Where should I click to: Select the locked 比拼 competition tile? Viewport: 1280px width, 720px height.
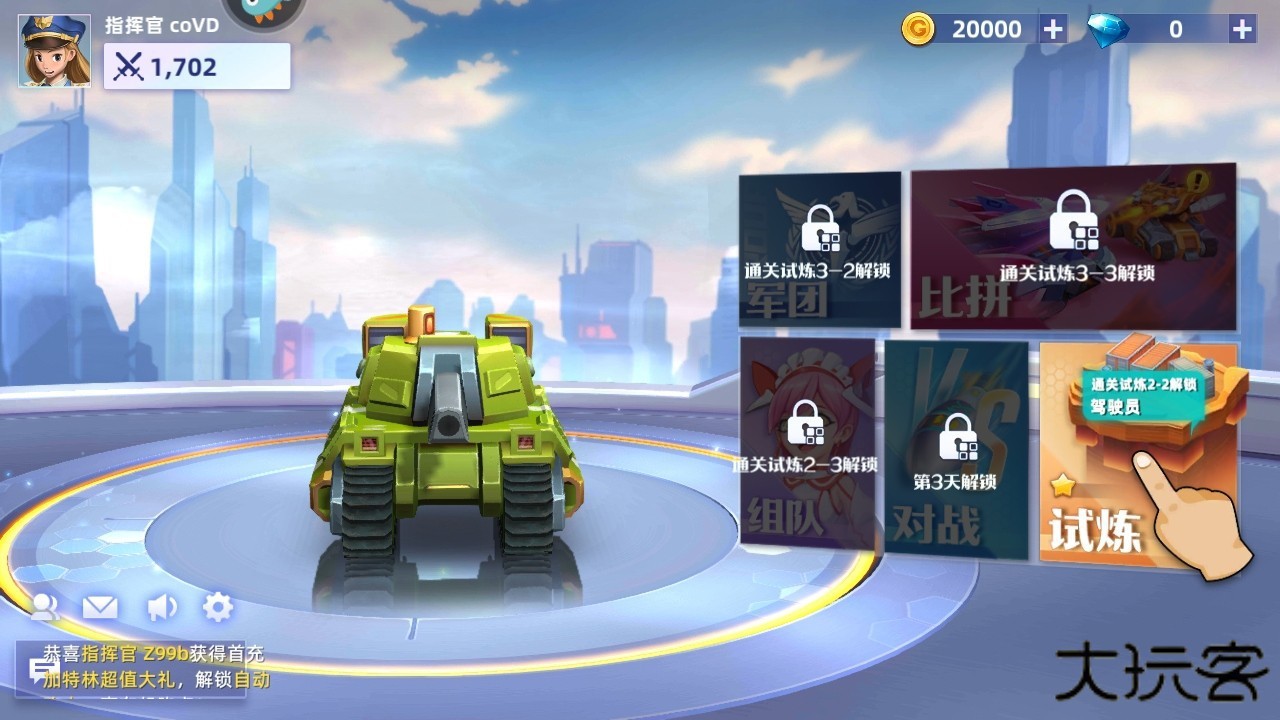pos(1073,250)
